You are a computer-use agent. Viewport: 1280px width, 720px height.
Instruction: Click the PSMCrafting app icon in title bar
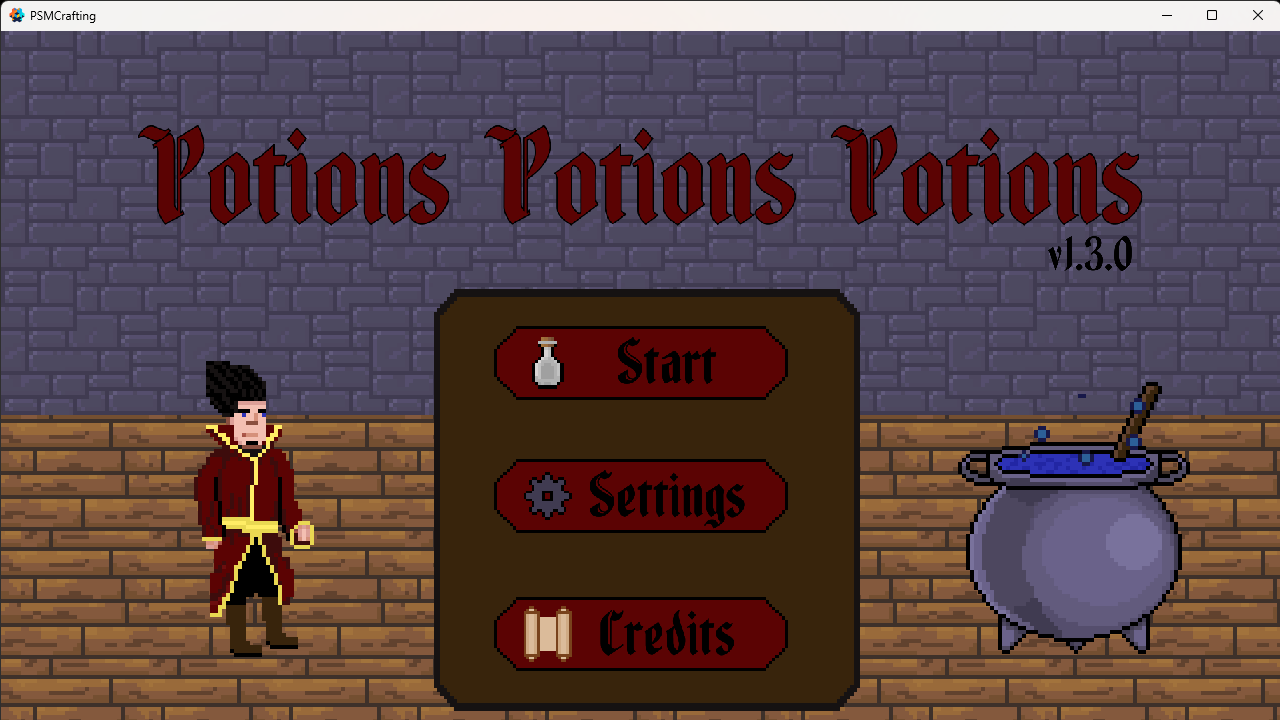click(x=15, y=15)
